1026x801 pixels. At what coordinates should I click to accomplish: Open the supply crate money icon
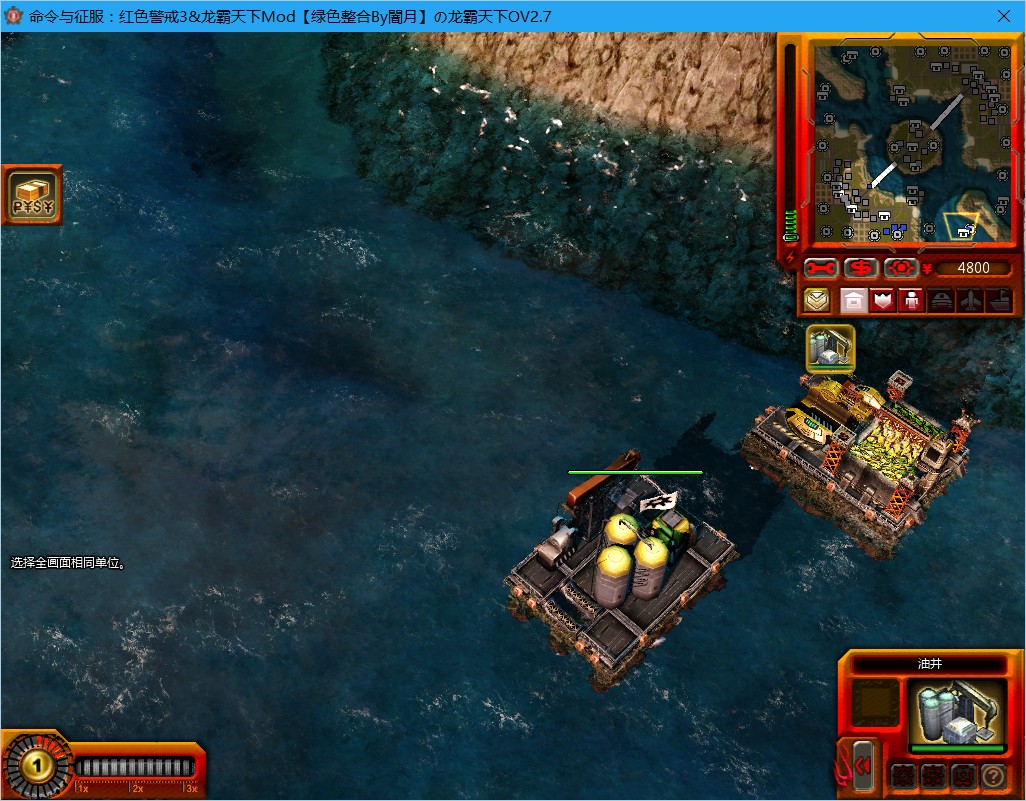point(33,195)
